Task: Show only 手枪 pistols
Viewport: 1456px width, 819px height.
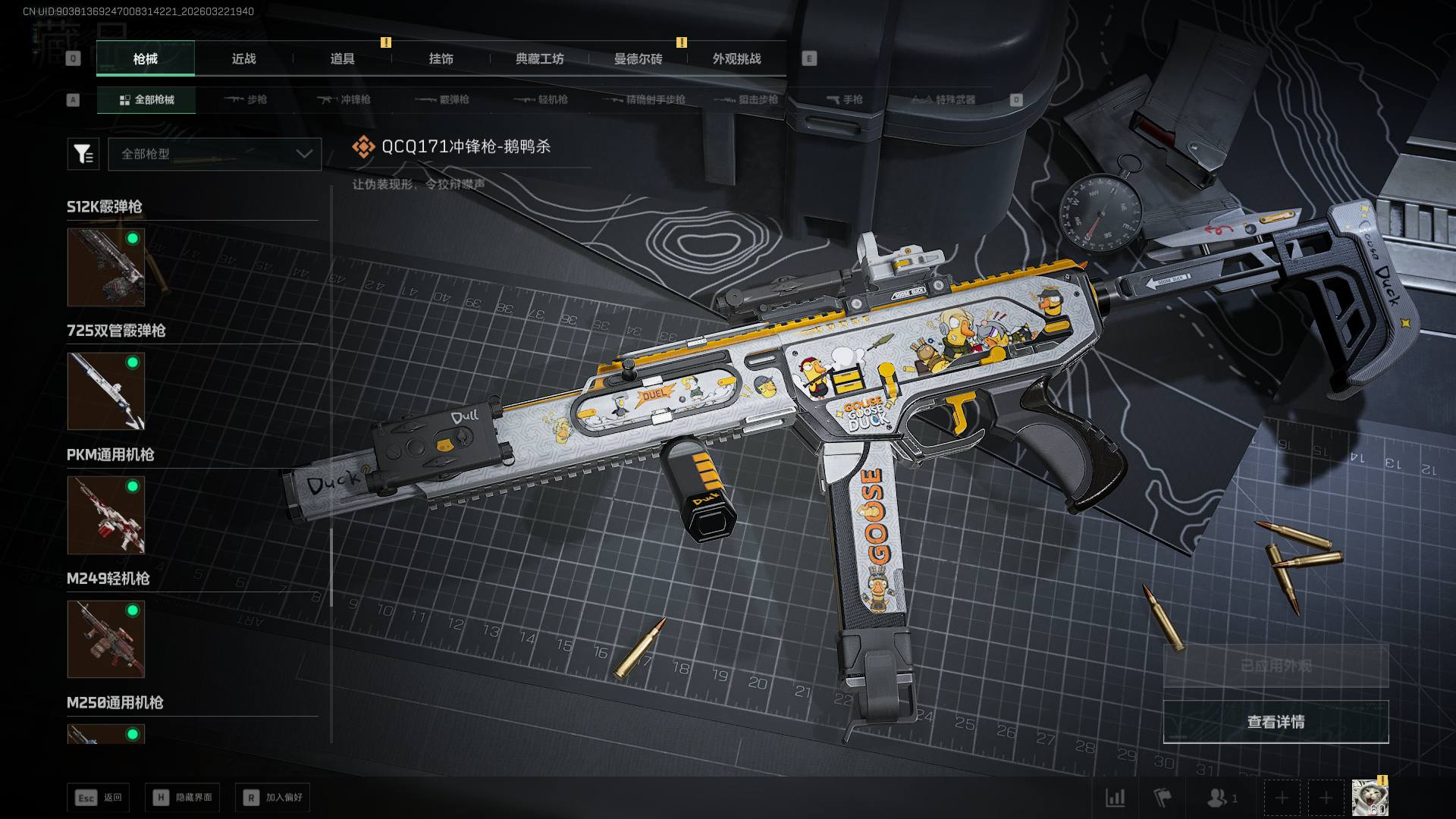Action: tap(845, 99)
